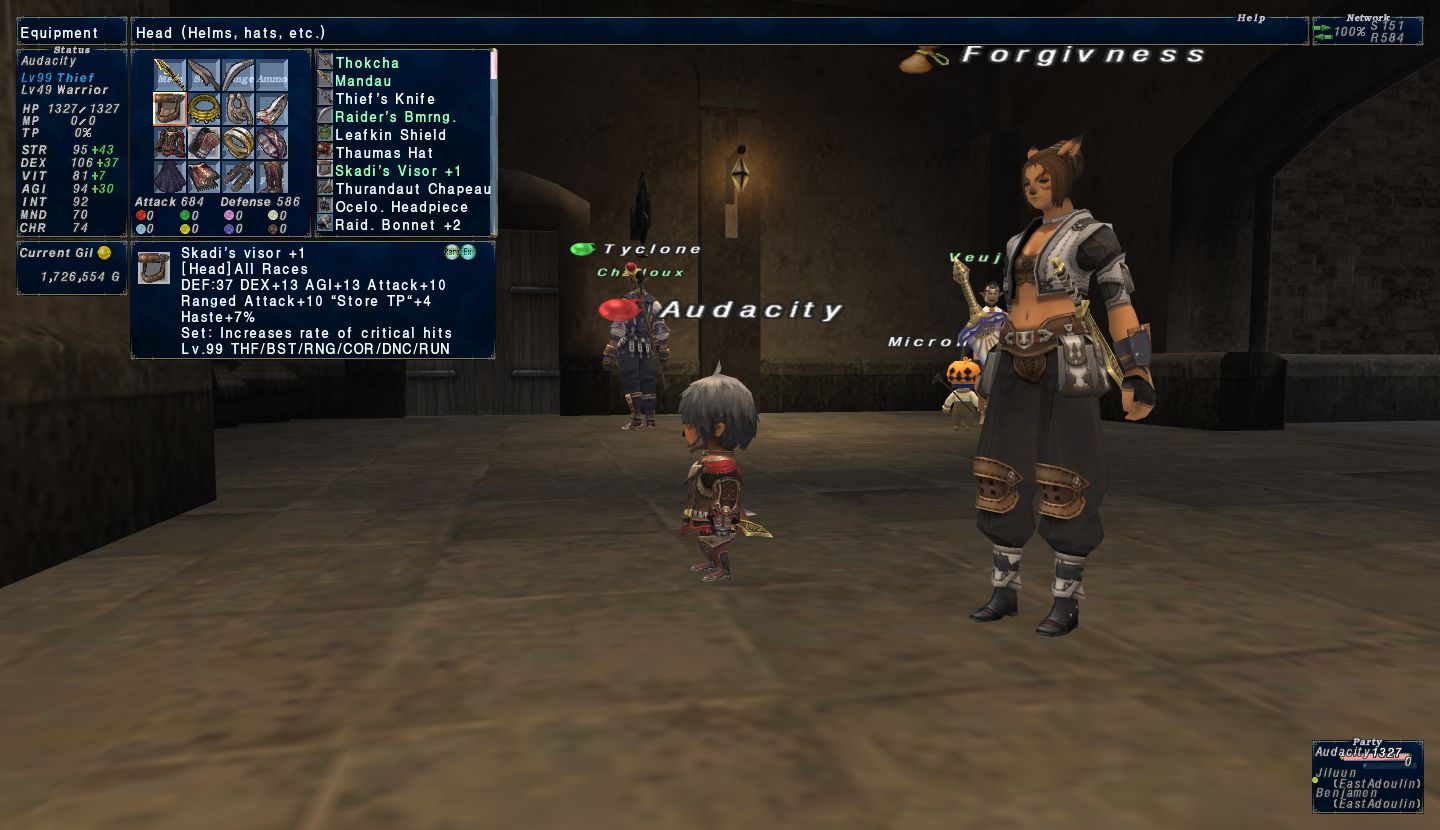Select Raider's Bmrng. in the list
This screenshot has height=830, width=1440.
pos(396,117)
